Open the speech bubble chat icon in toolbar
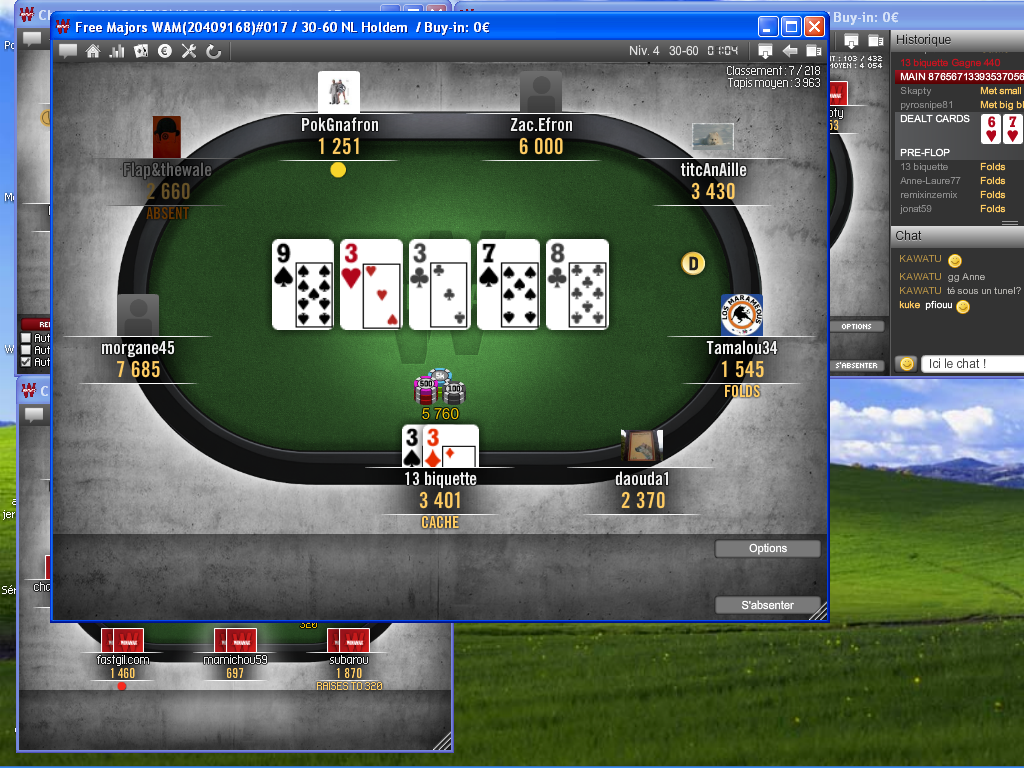This screenshot has height=768, width=1024. [x=68, y=51]
